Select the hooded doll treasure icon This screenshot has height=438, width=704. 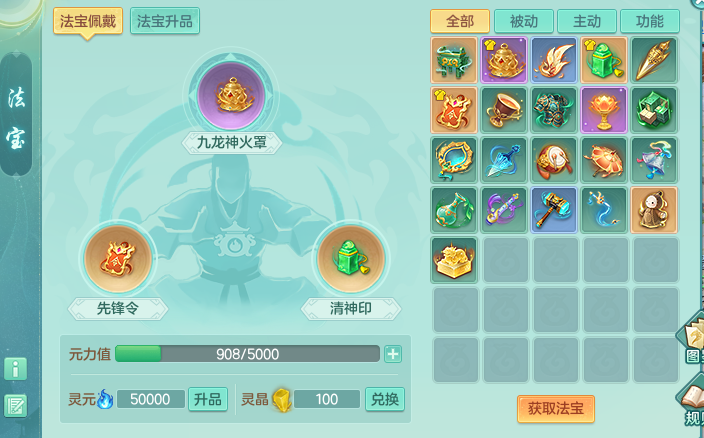tap(654, 209)
